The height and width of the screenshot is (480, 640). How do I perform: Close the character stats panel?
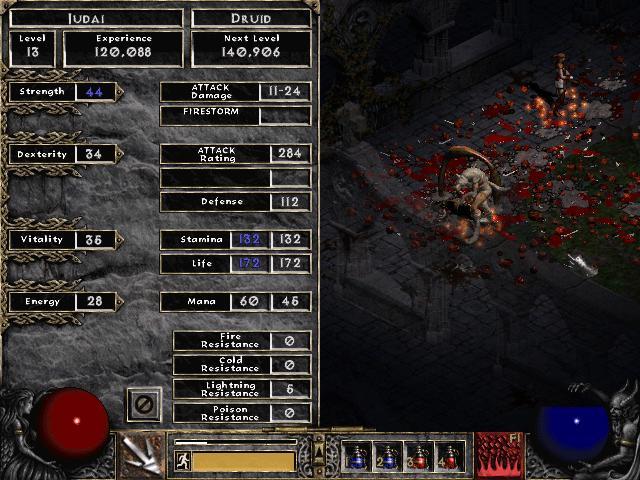point(142,405)
